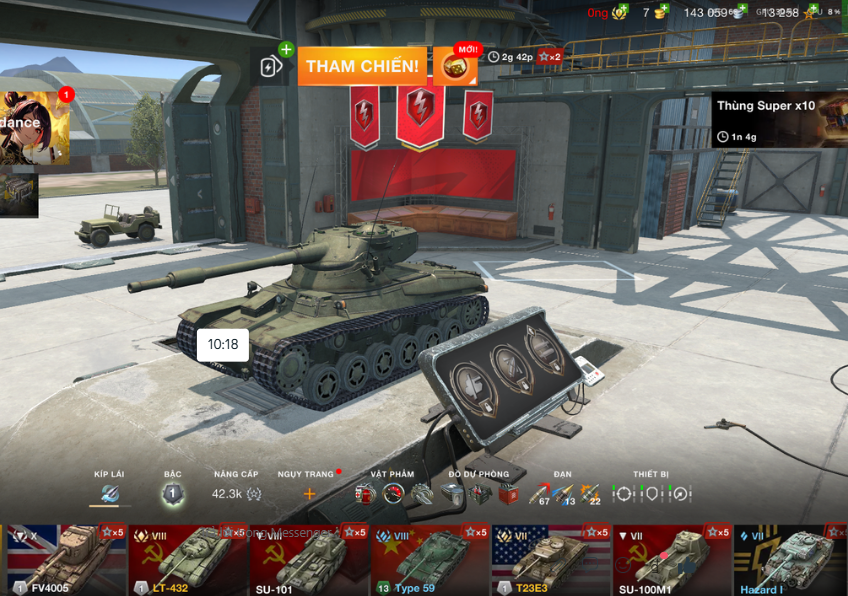Open the Đồ Dự Phòng provisions slots
This screenshot has height=596, width=848.
pyautogui.click(x=480, y=493)
